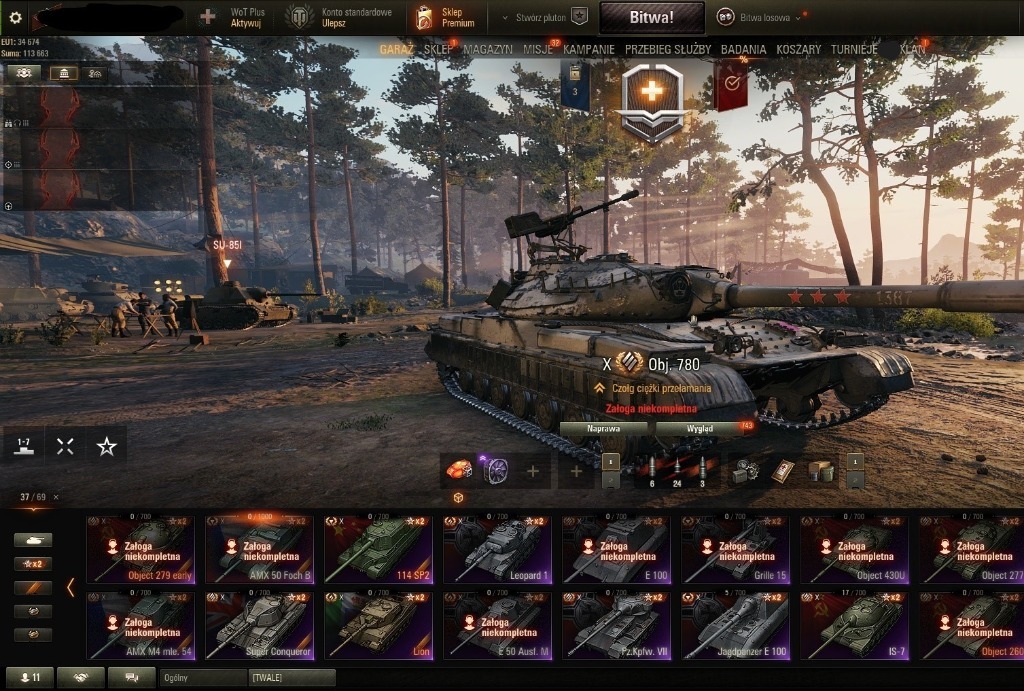The height and width of the screenshot is (691, 1024).
Task: Select the 114 SP2 tank
Action: [x=378, y=549]
